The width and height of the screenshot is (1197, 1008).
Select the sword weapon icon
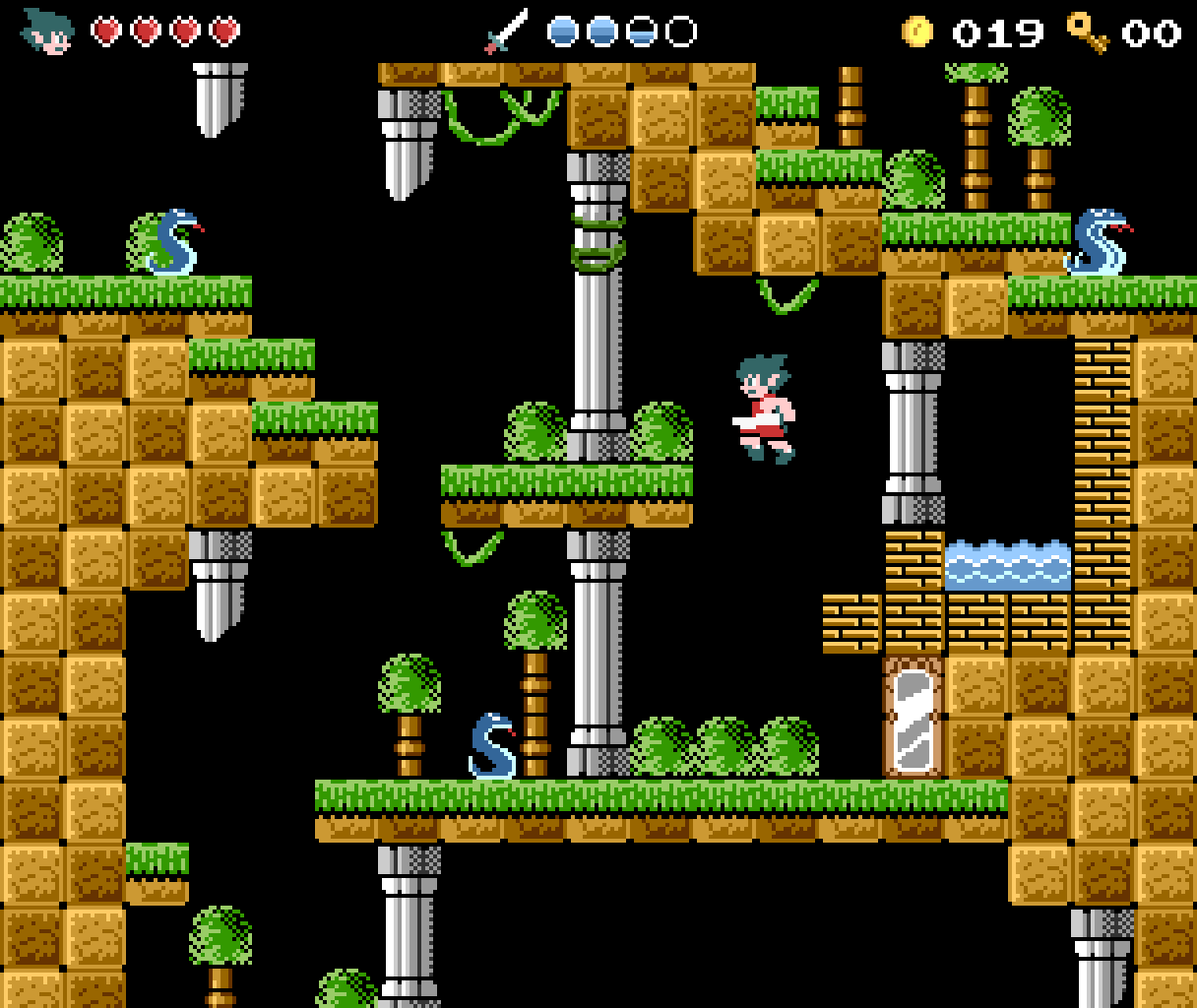click(506, 31)
